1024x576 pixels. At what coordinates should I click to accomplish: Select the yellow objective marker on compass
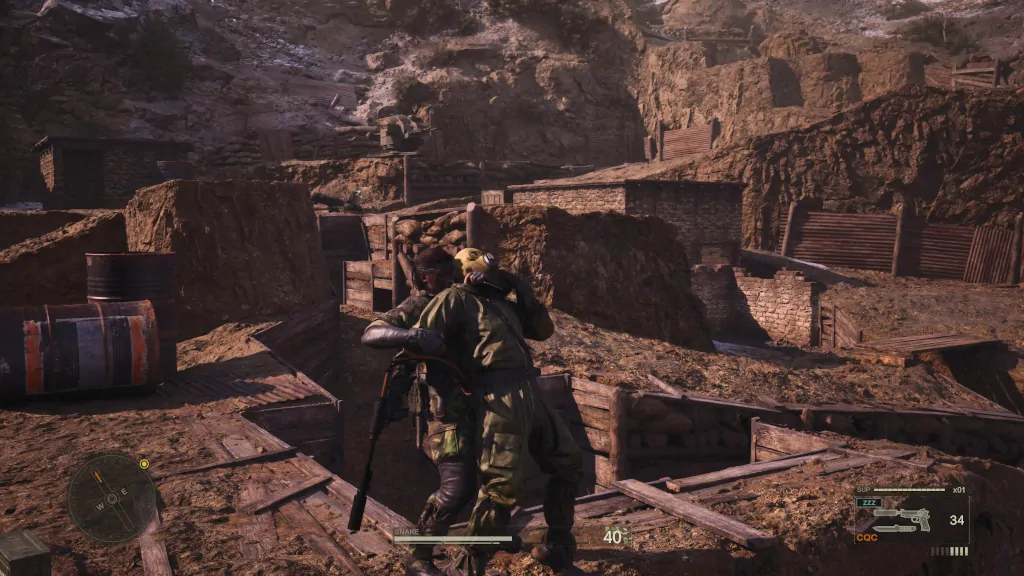coord(144,464)
